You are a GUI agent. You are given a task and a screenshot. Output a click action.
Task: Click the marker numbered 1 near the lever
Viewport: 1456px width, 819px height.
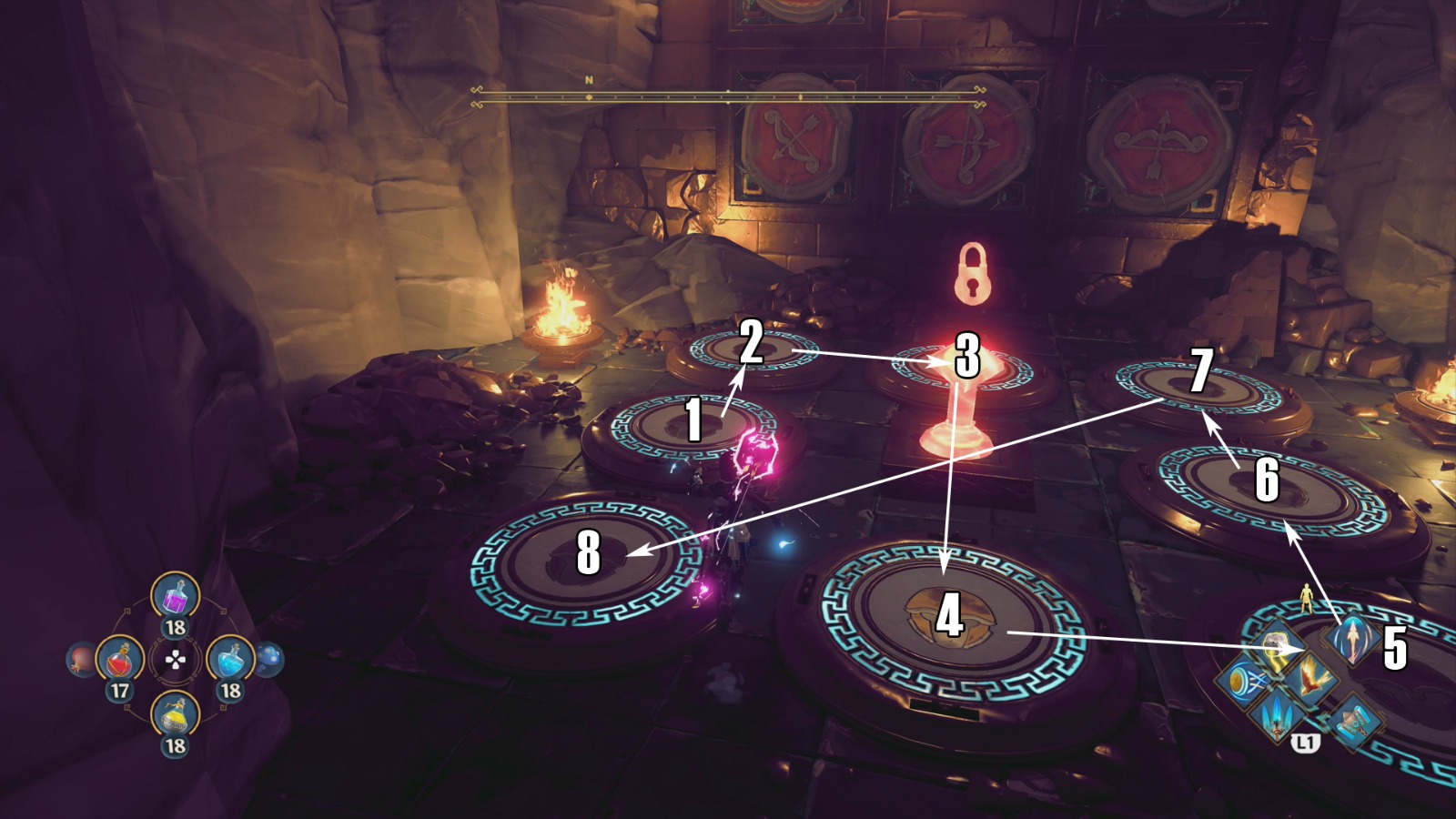tap(693, 420)
